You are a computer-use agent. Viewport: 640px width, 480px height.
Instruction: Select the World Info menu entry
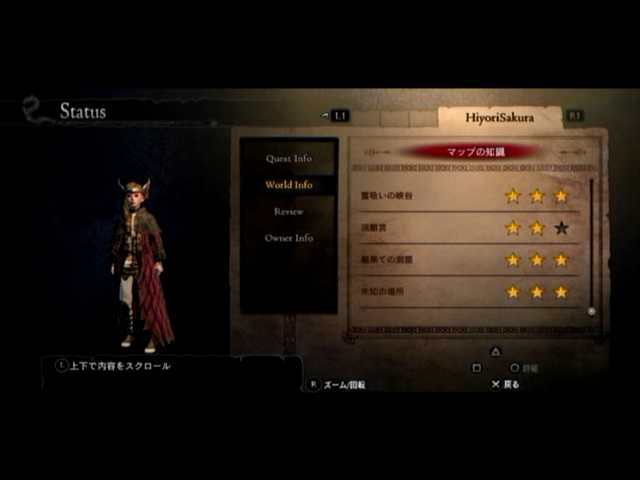[288, 185]
